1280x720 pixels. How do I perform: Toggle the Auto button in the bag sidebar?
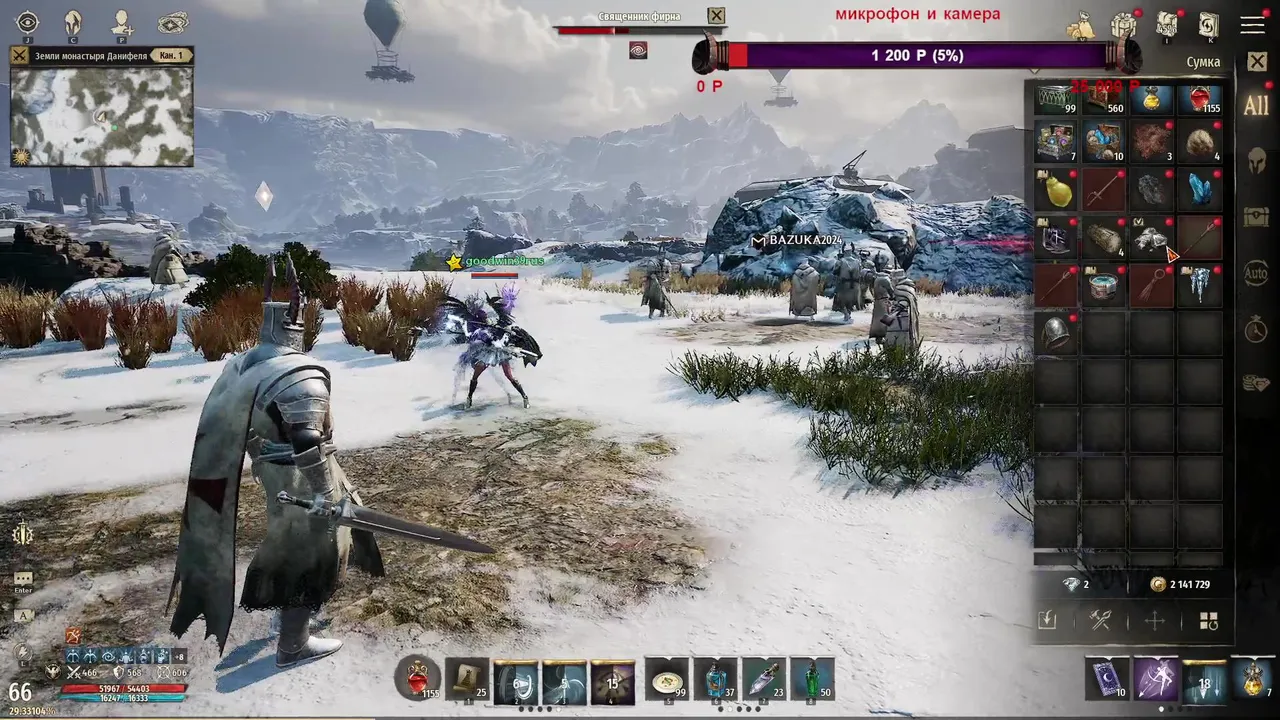coord(1256,272)
